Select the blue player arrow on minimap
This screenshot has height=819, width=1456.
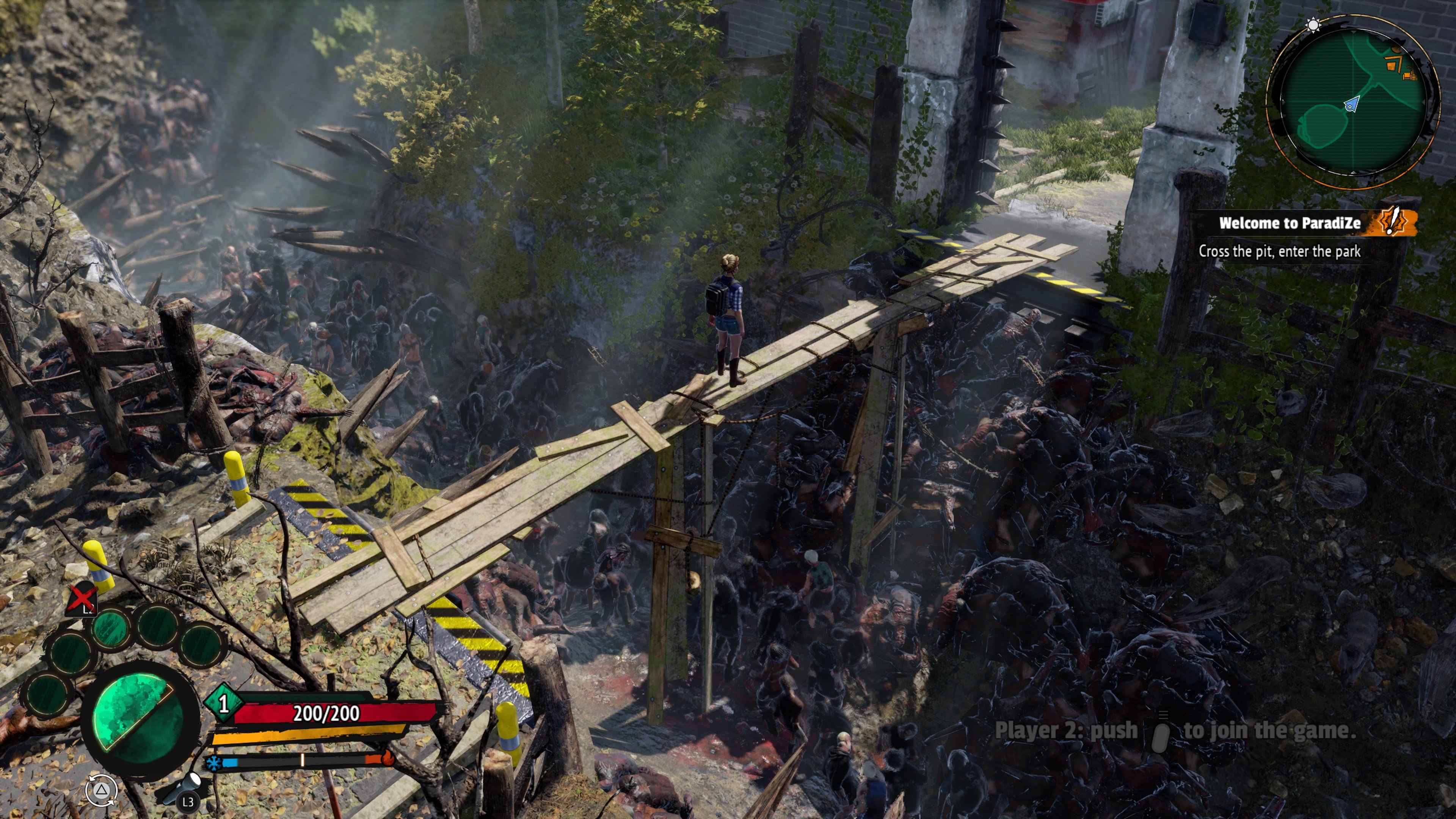(1351, 105)
